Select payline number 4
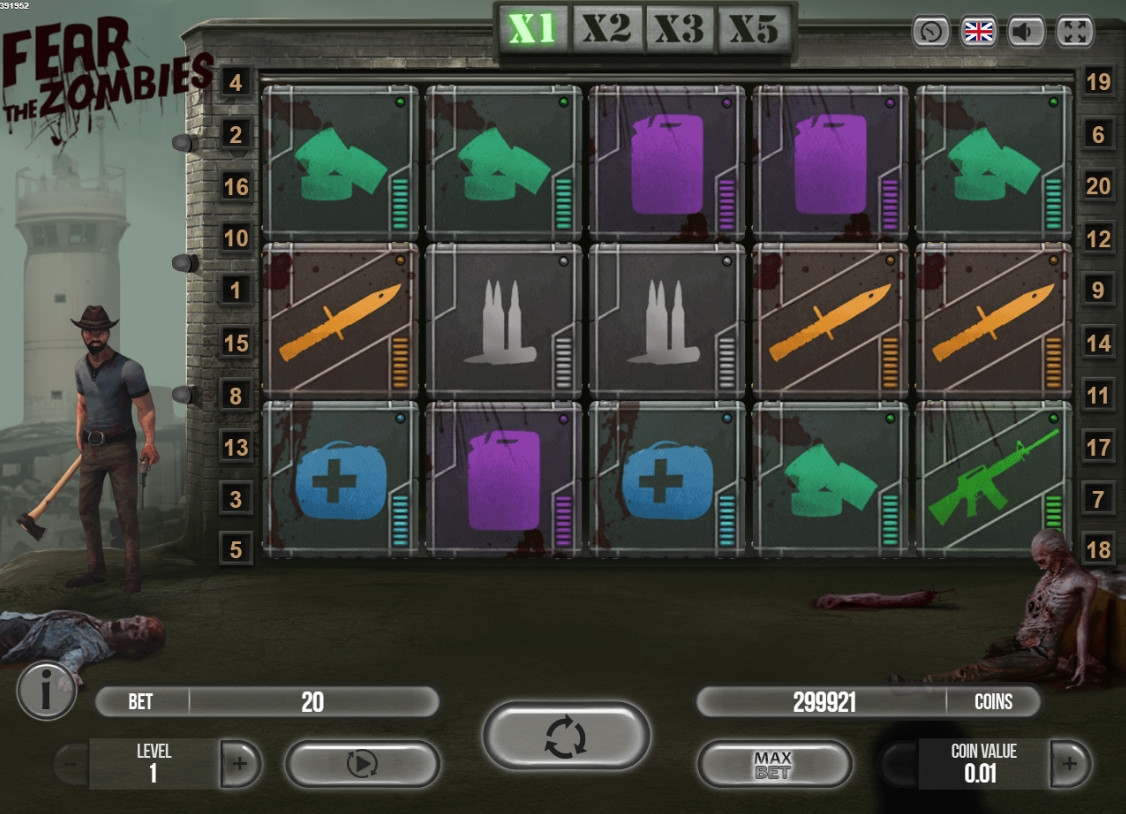The height and width of the screenshot is (814, 1126). [x=236, y=82]
